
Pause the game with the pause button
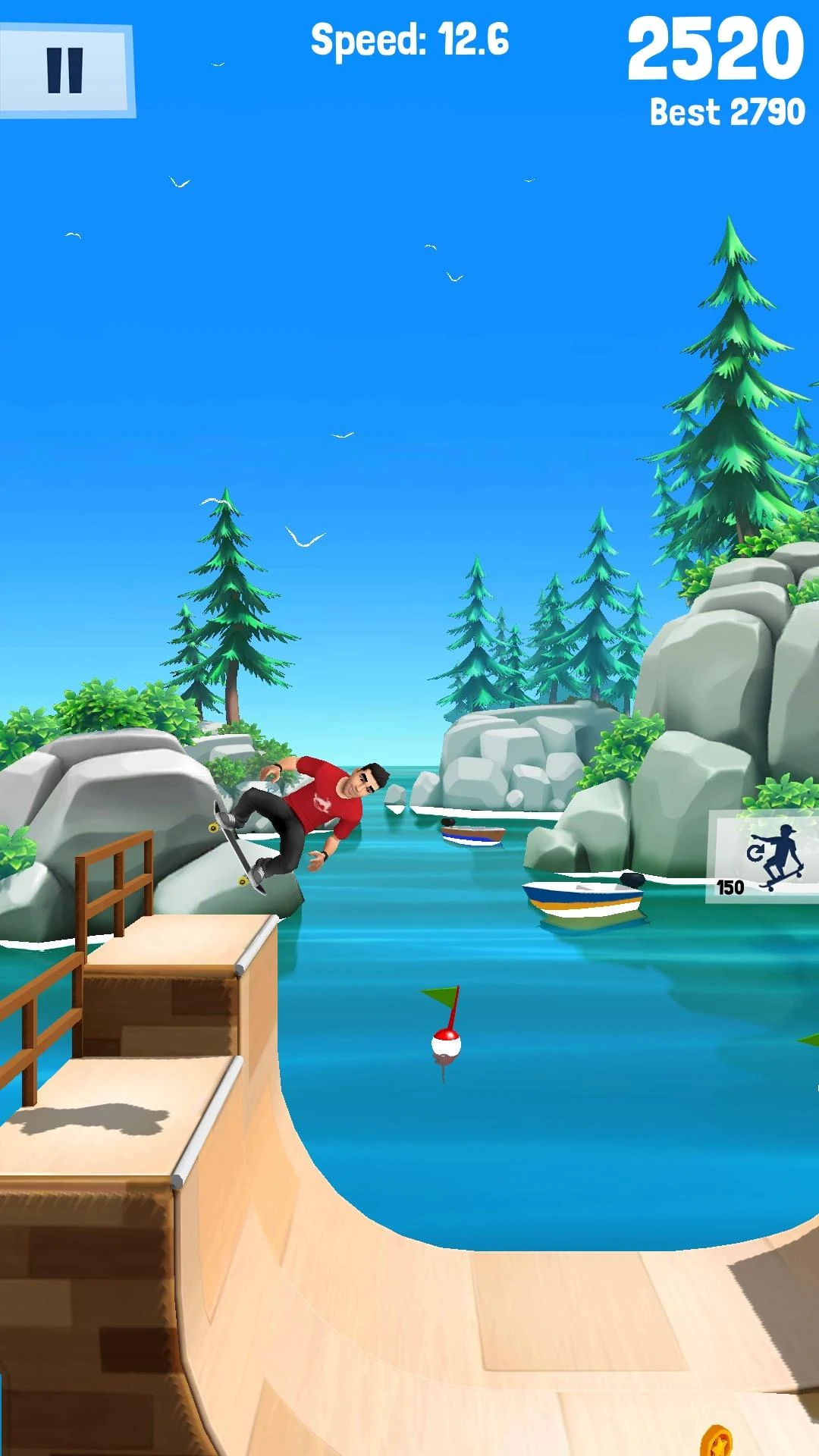pyautogui.click(x=66, y=71)
